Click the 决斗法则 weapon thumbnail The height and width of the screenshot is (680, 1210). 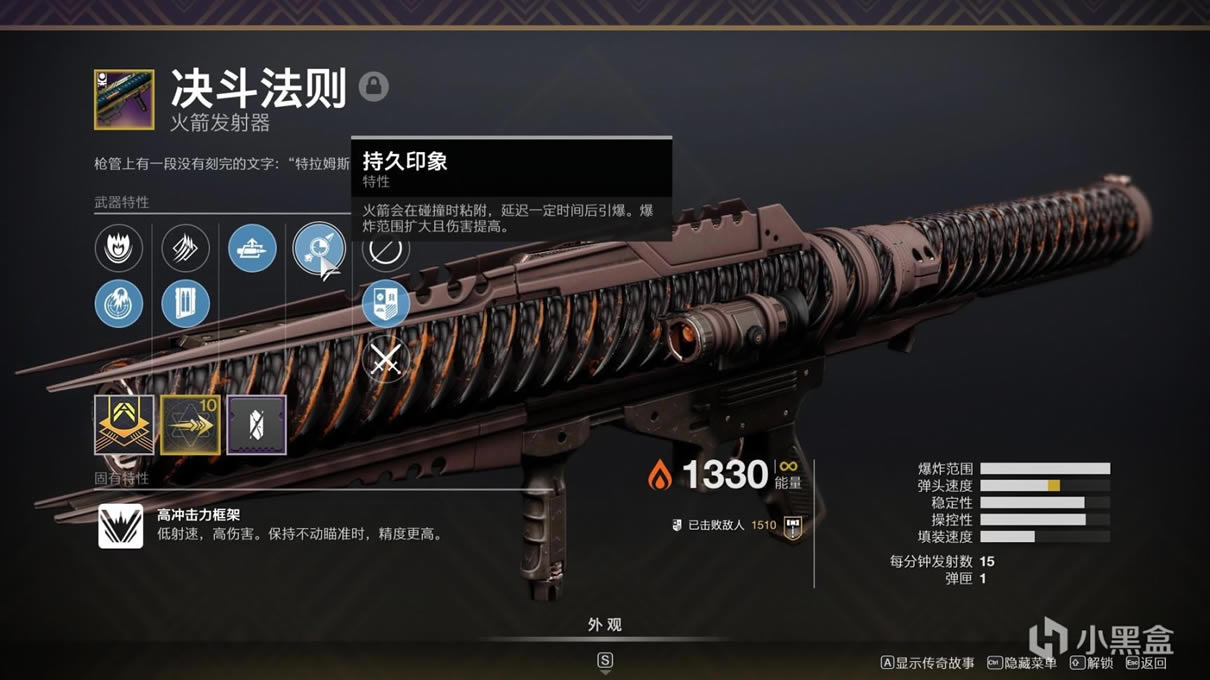(x=124, y=99)
